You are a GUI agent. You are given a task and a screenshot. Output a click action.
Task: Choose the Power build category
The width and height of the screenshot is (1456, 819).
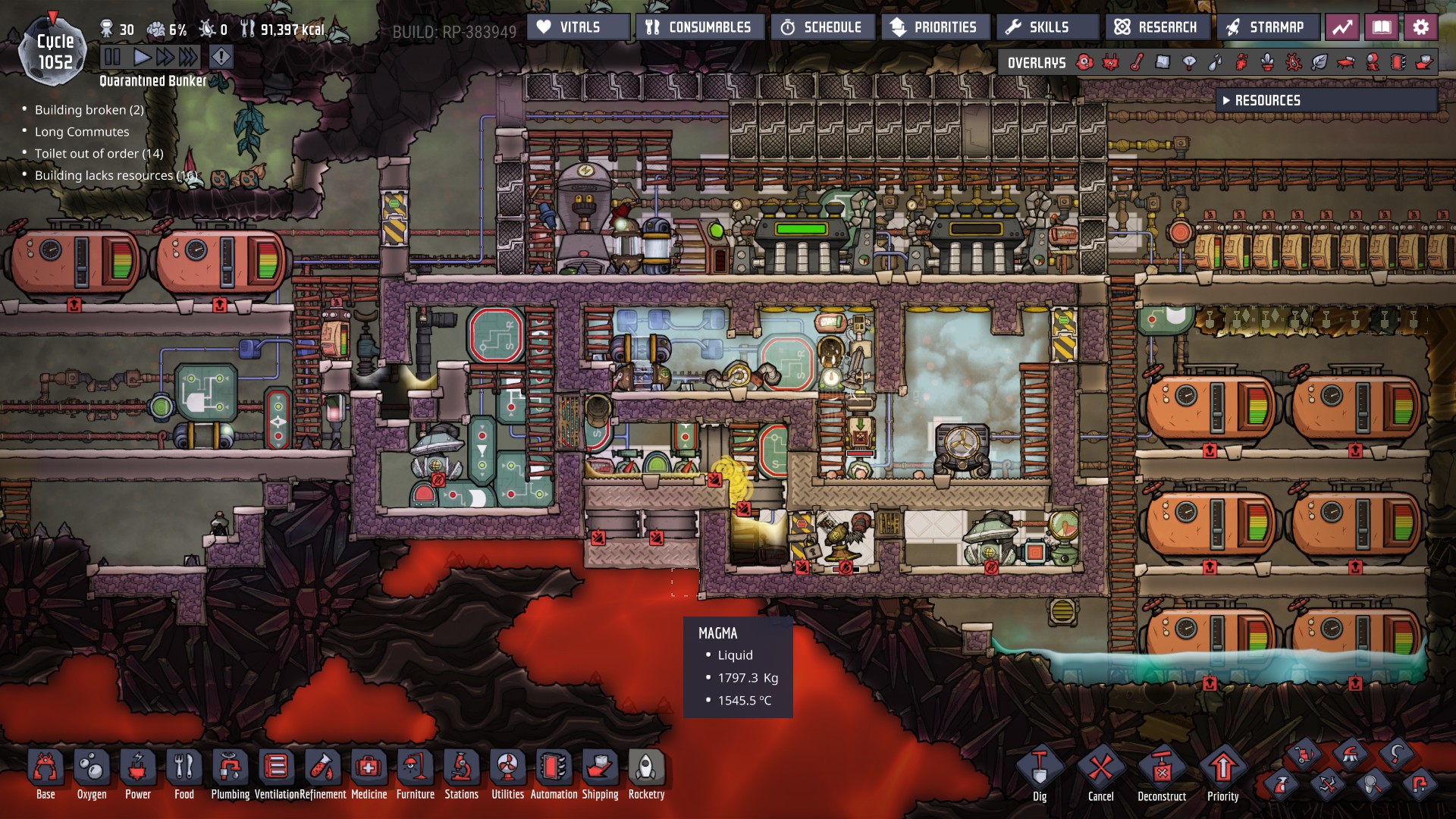click(x=138, y=773)
